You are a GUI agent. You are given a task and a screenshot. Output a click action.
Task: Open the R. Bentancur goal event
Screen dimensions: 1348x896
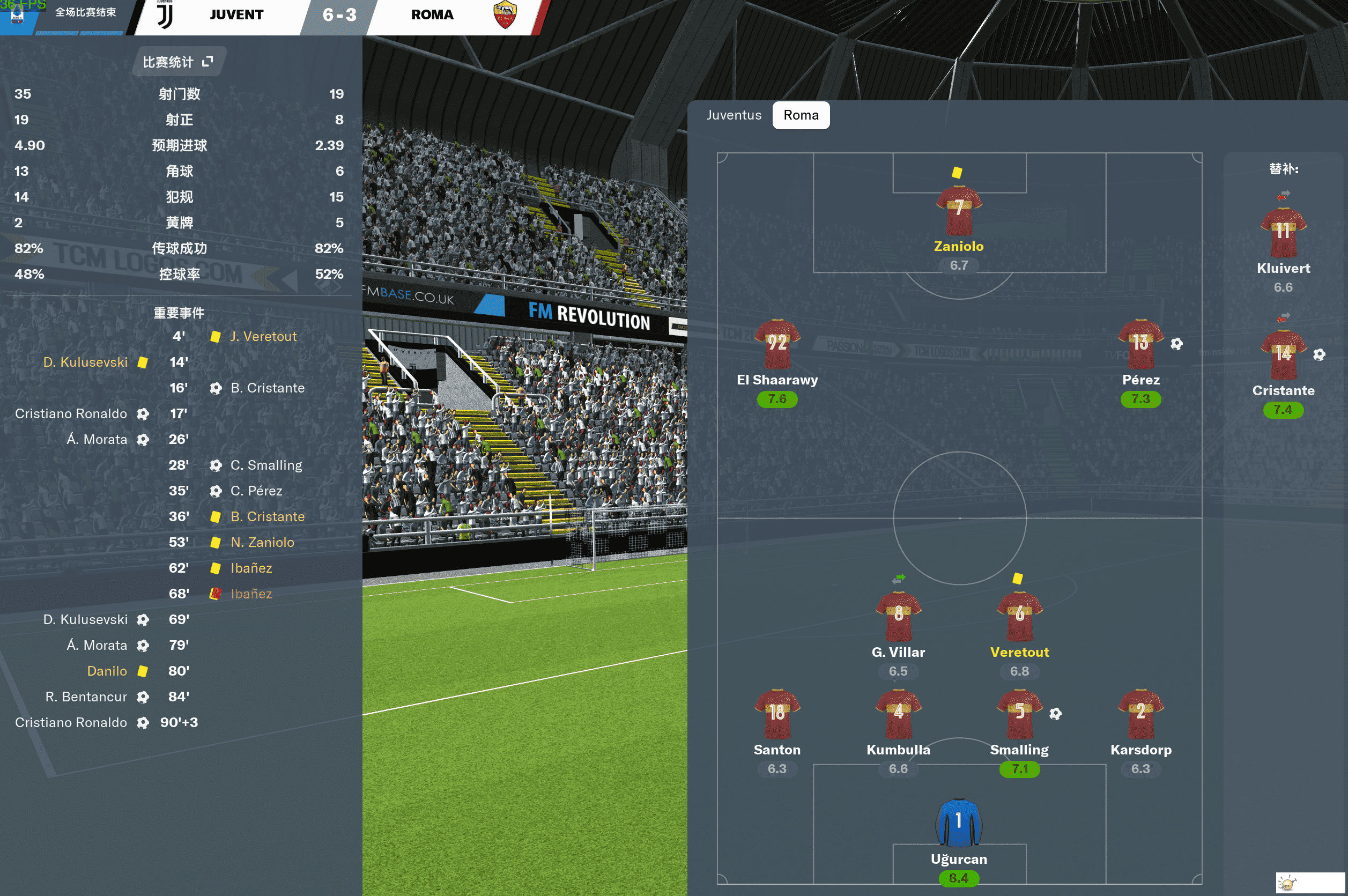click(86, 697)
